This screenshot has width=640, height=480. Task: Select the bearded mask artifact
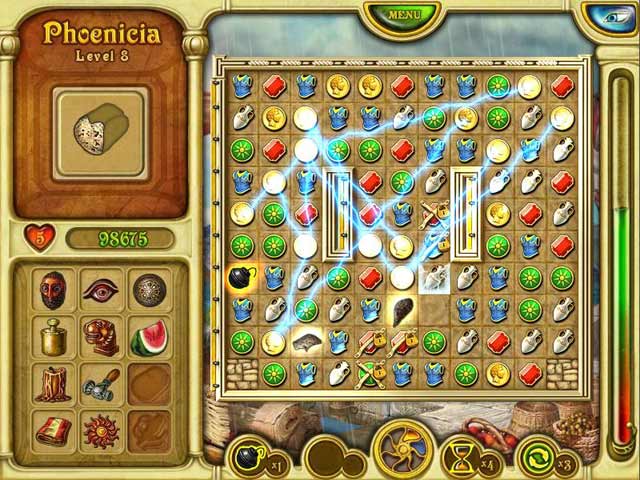[x=54, y=291]
